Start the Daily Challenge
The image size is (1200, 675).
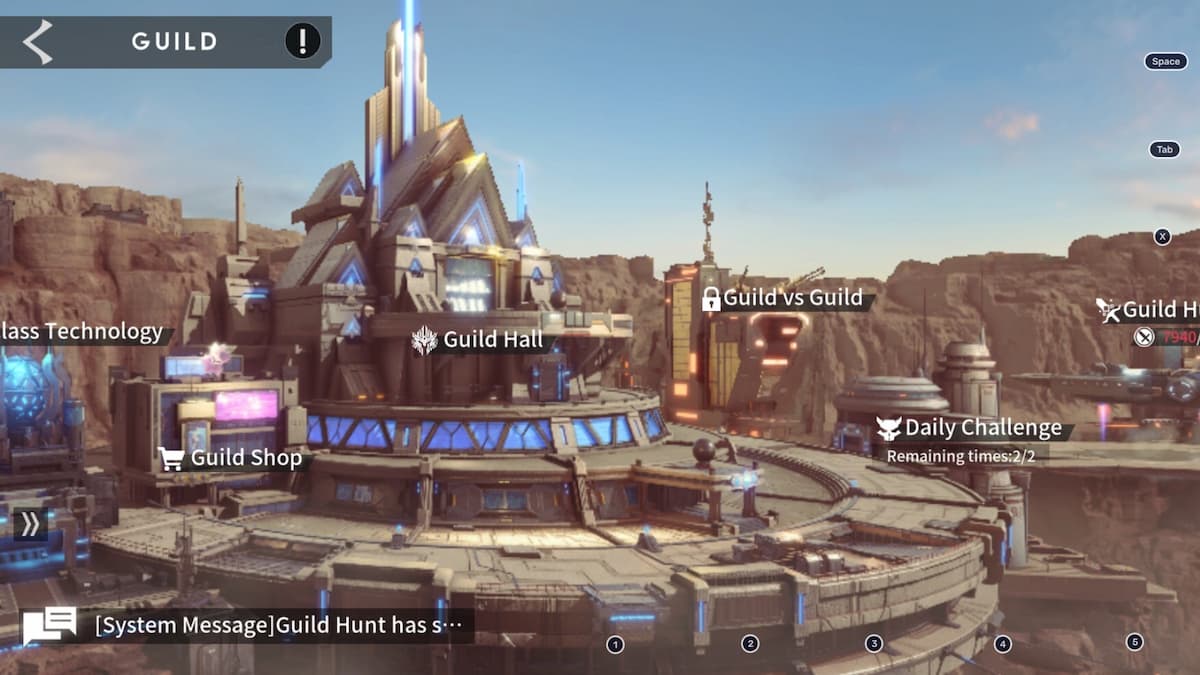(969, 428)
